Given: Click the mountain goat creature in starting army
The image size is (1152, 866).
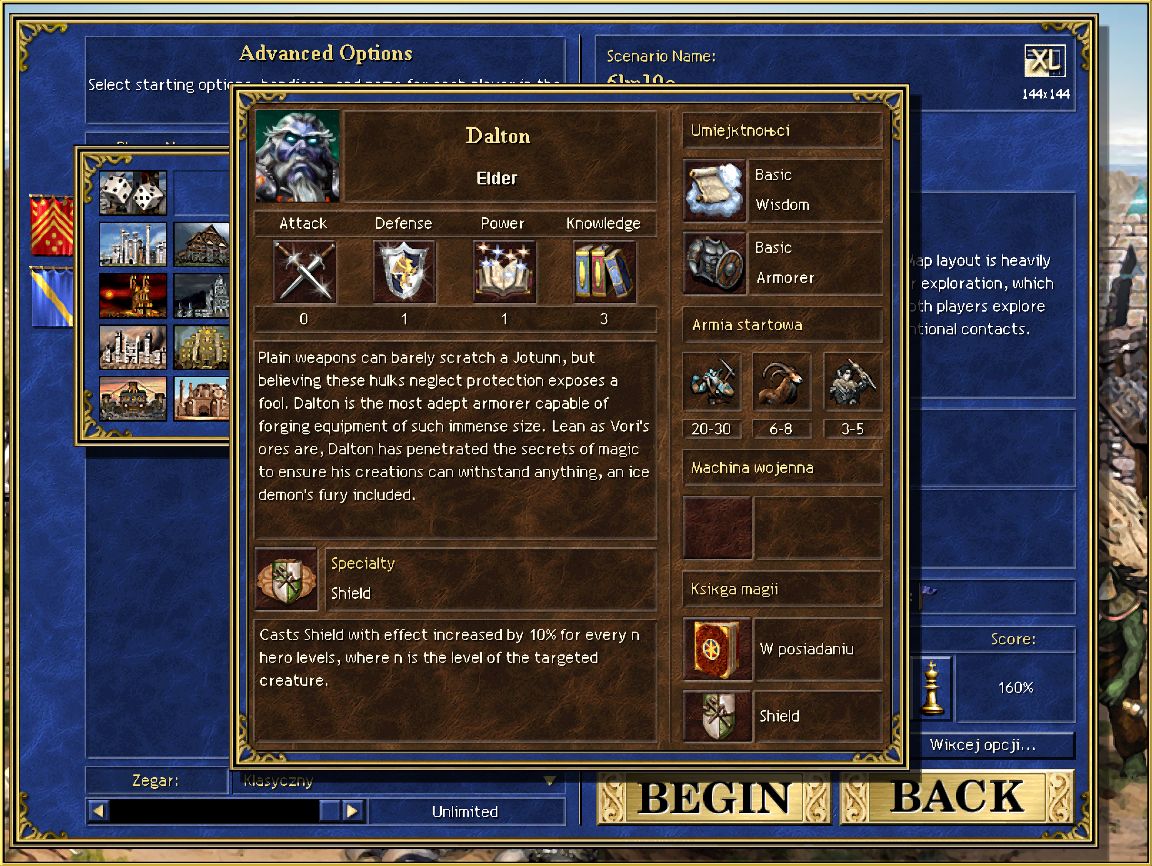Looking at the screenshot, I should click(x=783, y=383).
